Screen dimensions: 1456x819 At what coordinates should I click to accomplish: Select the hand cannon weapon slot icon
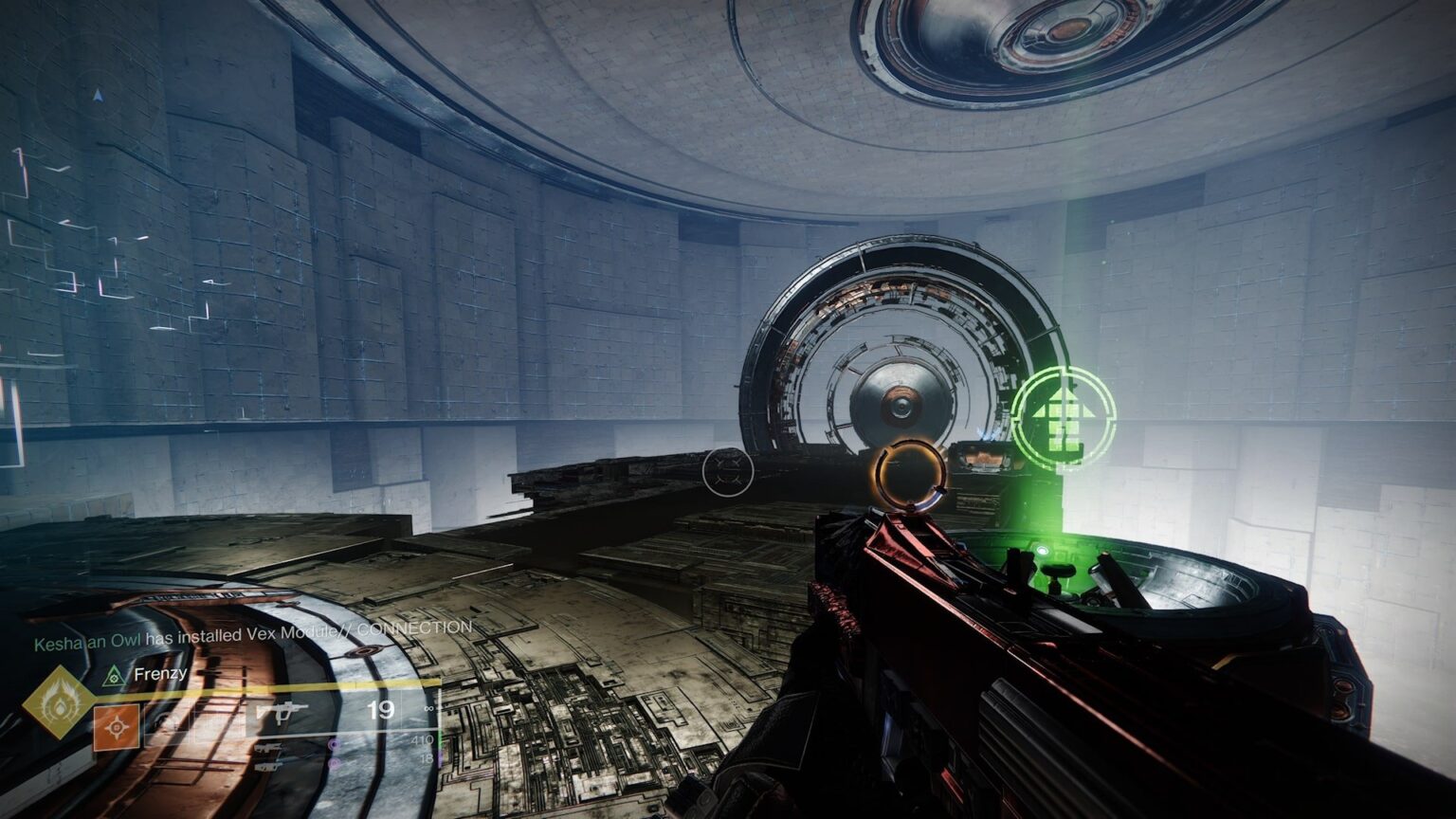click(x=269, y=748)
